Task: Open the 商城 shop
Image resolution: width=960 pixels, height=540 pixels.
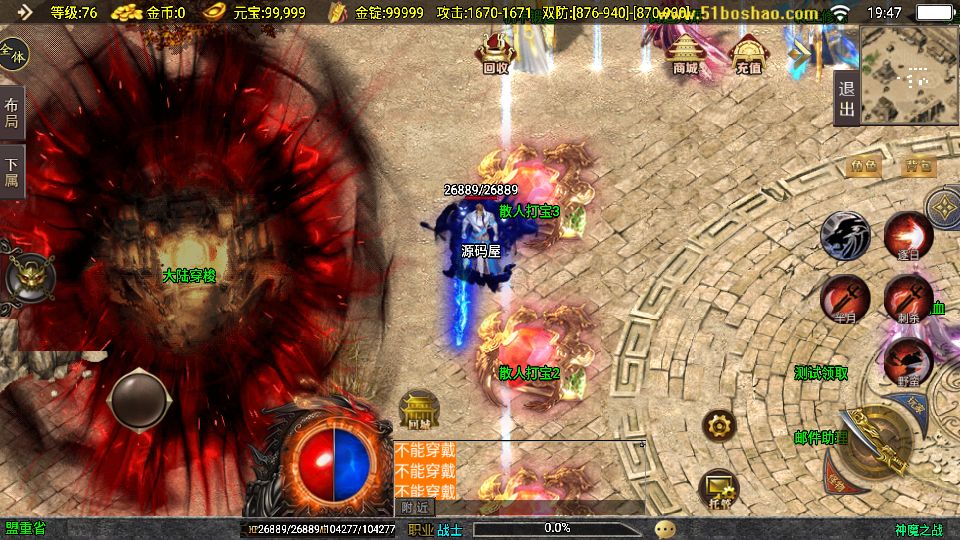Action: coord(685,55)
